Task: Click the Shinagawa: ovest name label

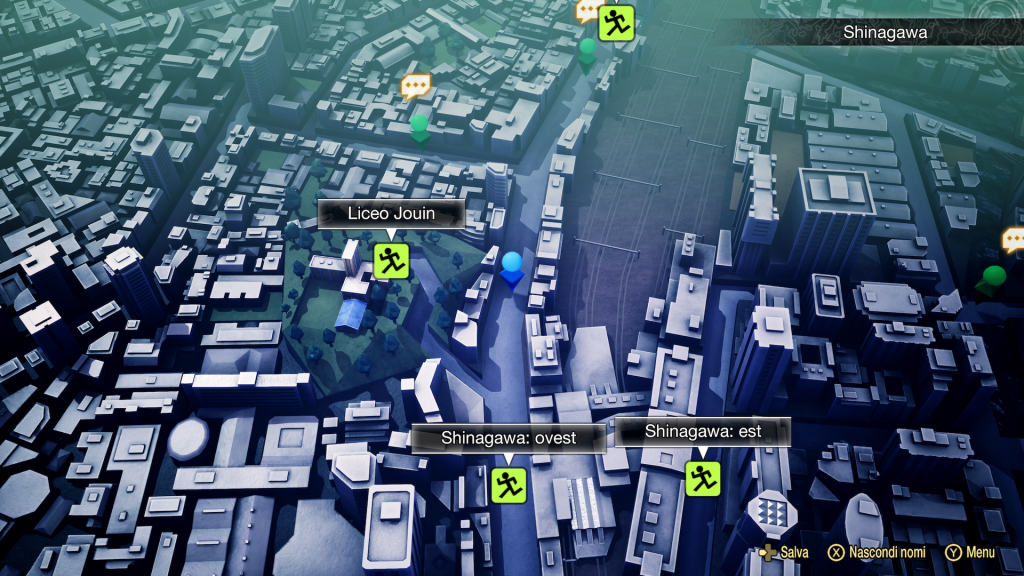Action: click(x=508, y=438)
